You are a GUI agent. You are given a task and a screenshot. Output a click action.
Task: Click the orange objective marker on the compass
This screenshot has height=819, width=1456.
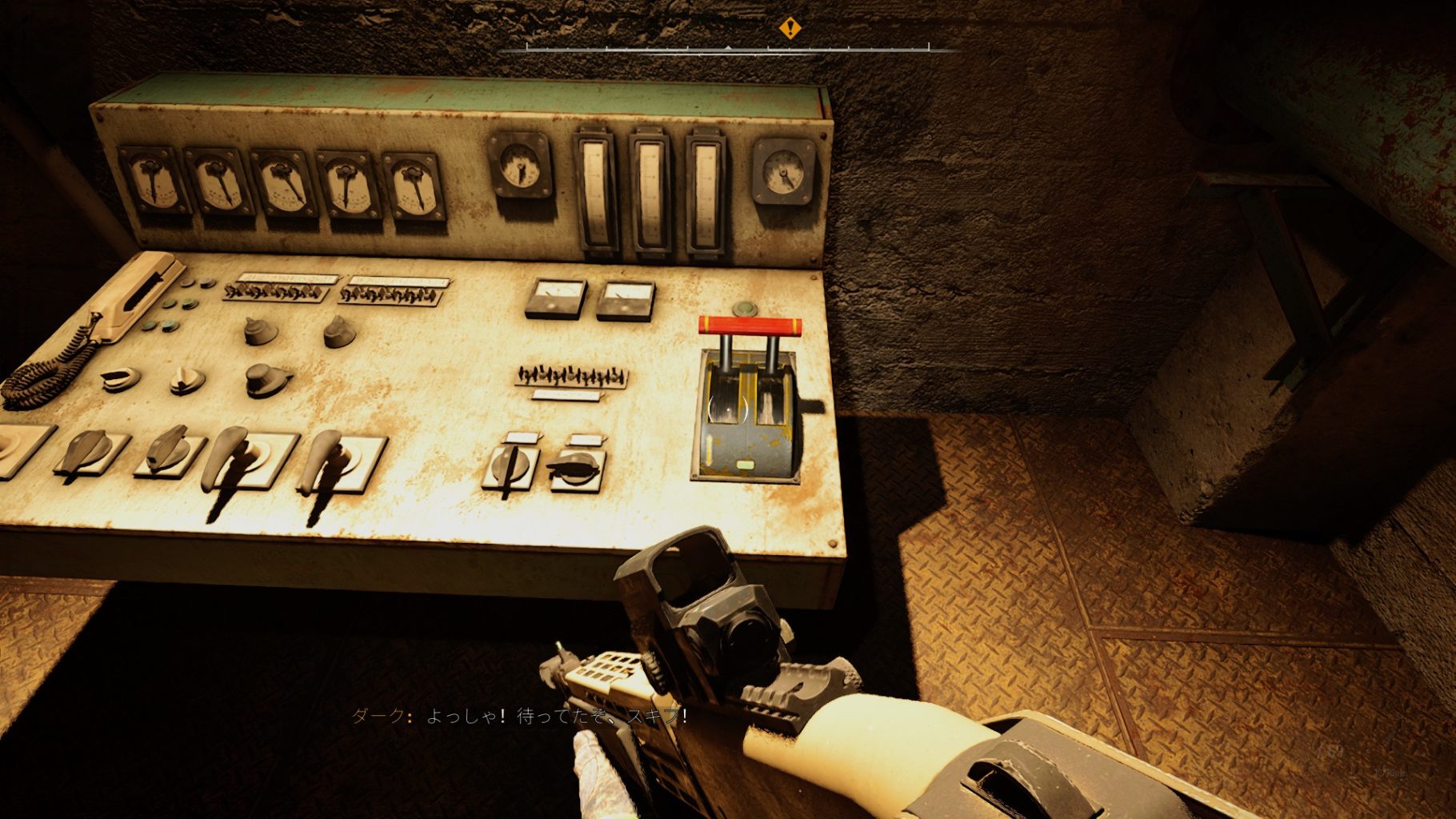pos(790,30)
